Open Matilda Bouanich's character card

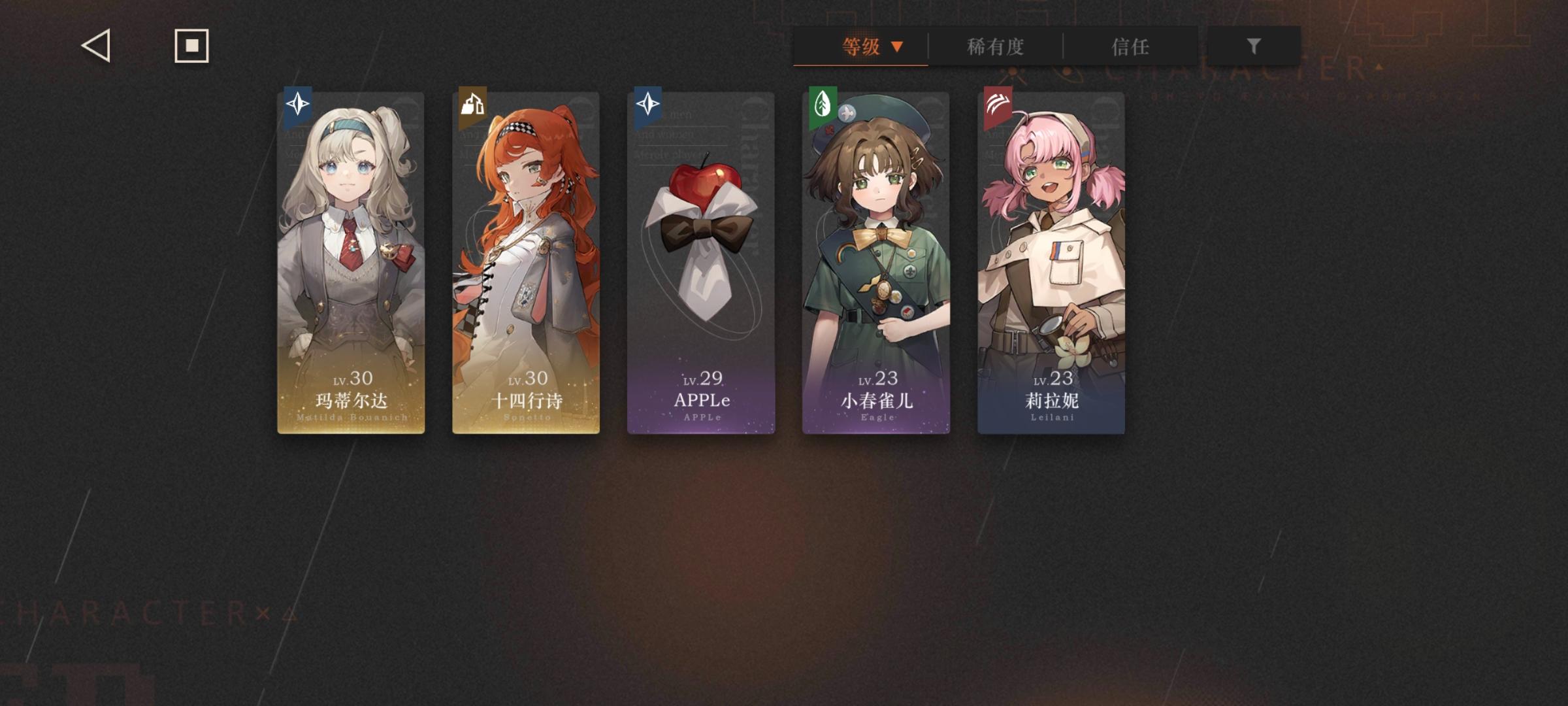coord(351,261)
